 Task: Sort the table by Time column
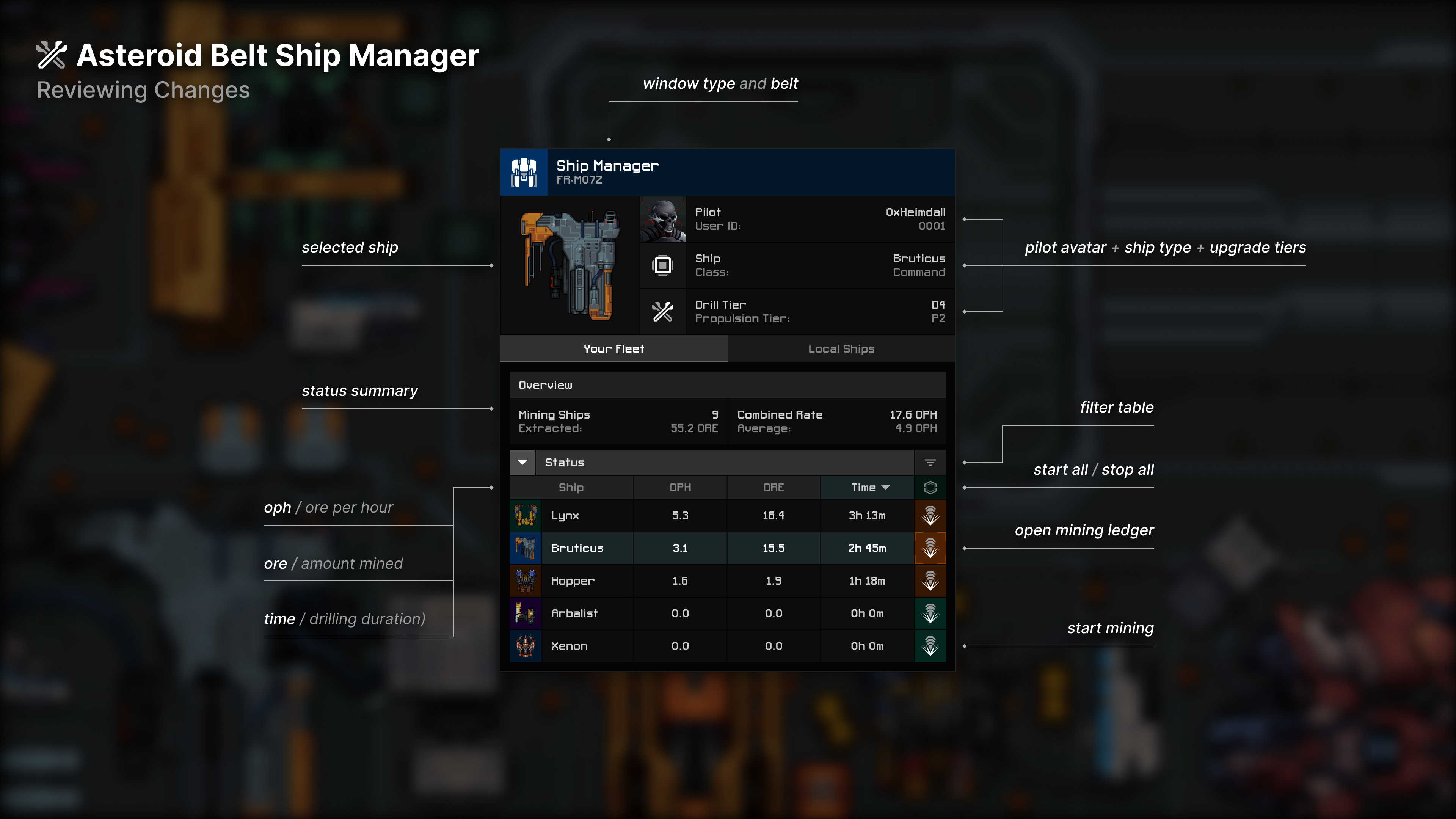[867, 488]
